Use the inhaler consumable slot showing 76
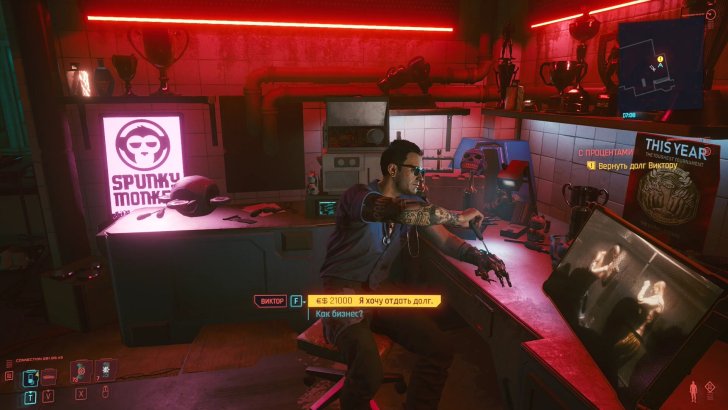The width and height of the screenshot is (728, 410). 81,371
